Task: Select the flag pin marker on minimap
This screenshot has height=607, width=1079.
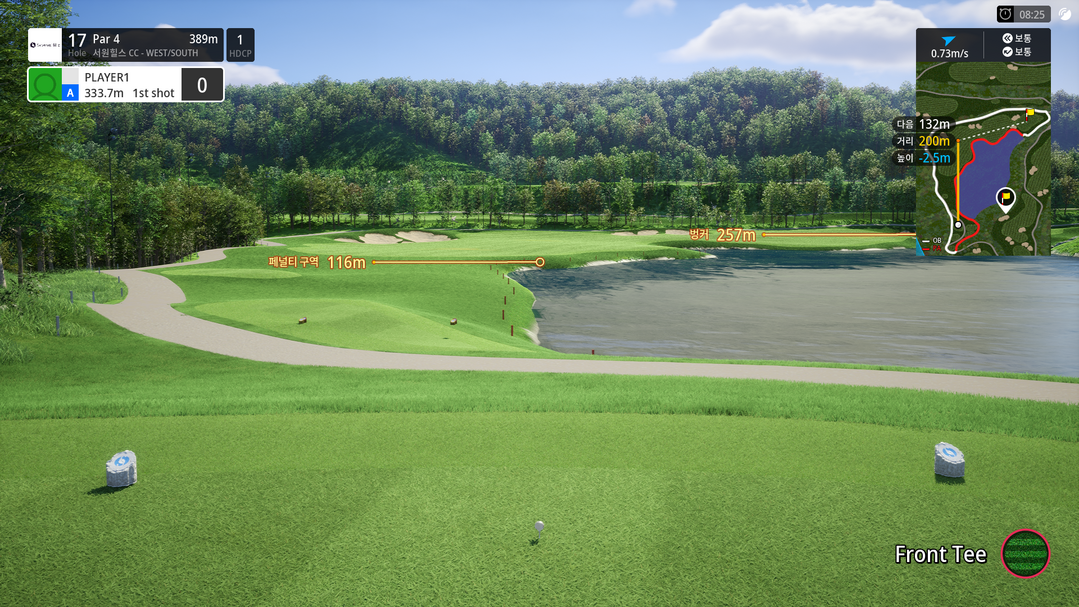Action: click(1005, 198)
